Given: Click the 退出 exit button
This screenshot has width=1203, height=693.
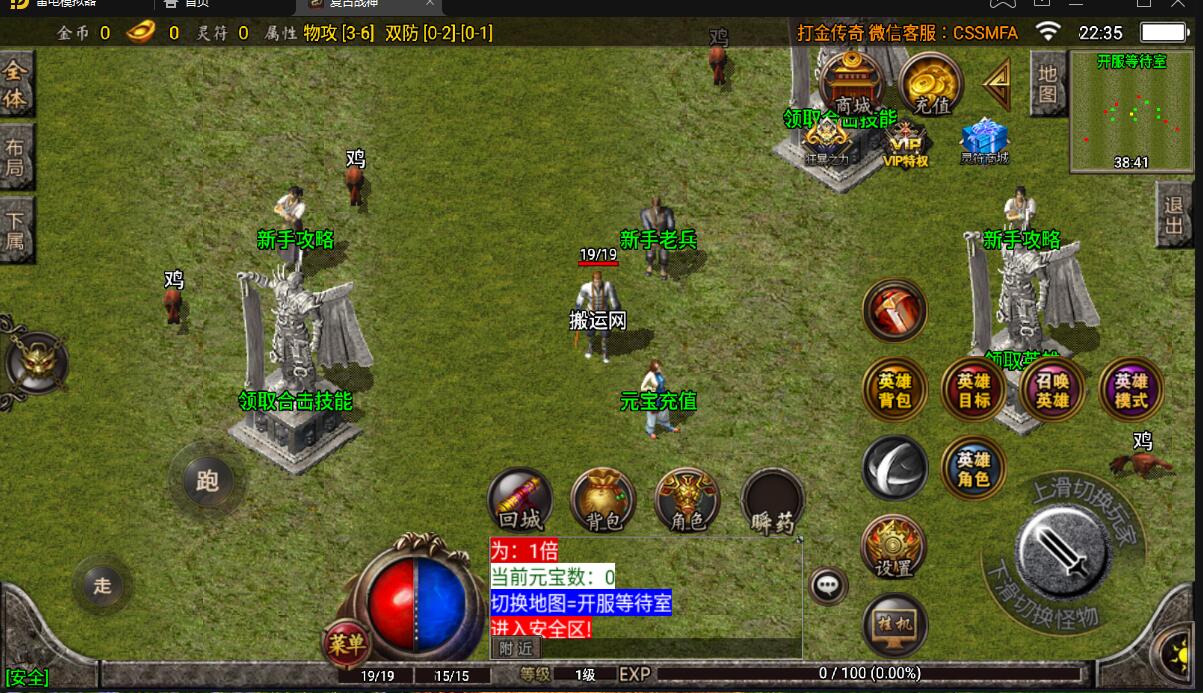Looking at the screenshot, I should [x=1175, y=216].
